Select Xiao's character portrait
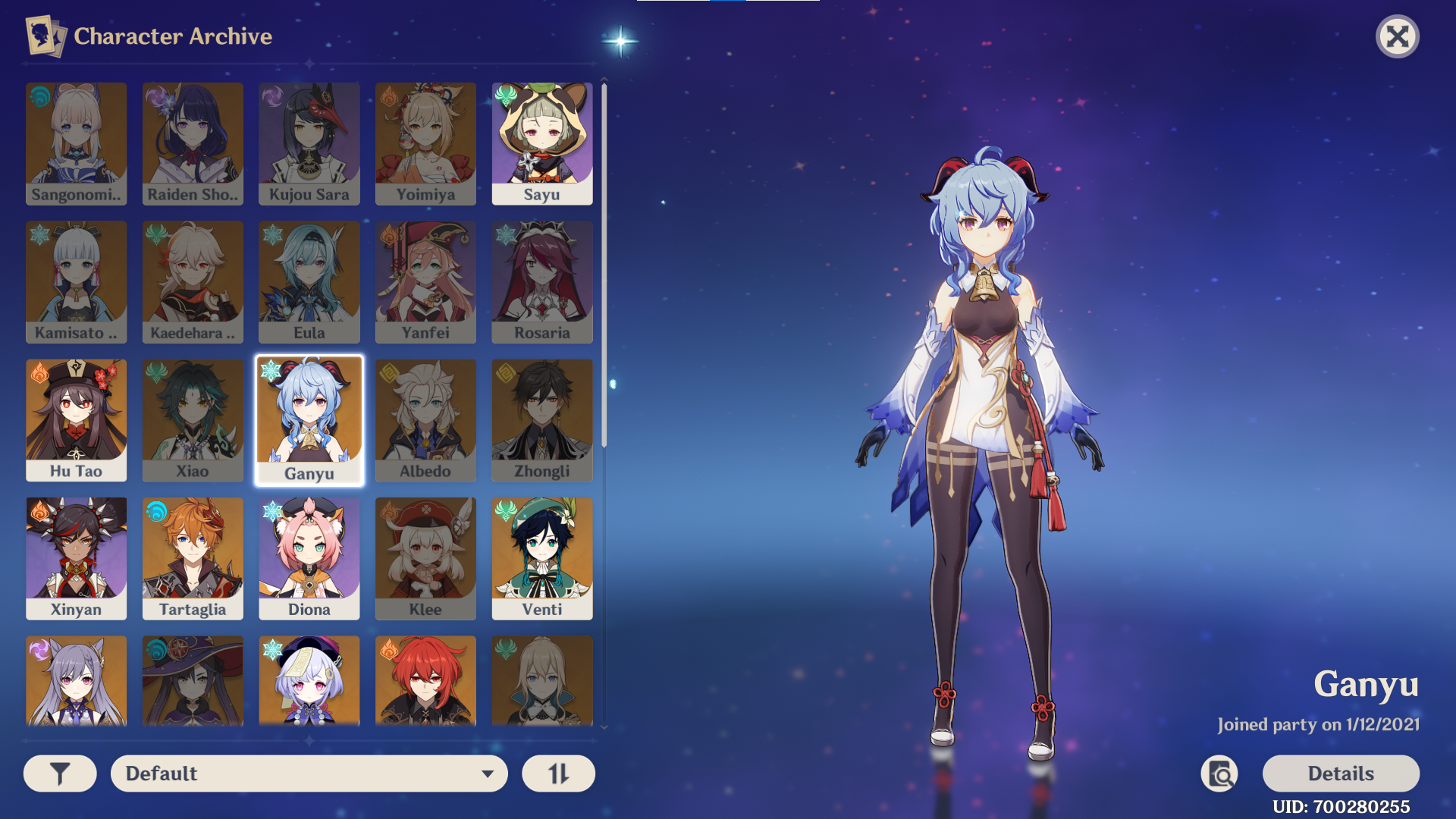This screenshot has height=819, width=1456. click(193, 419)
